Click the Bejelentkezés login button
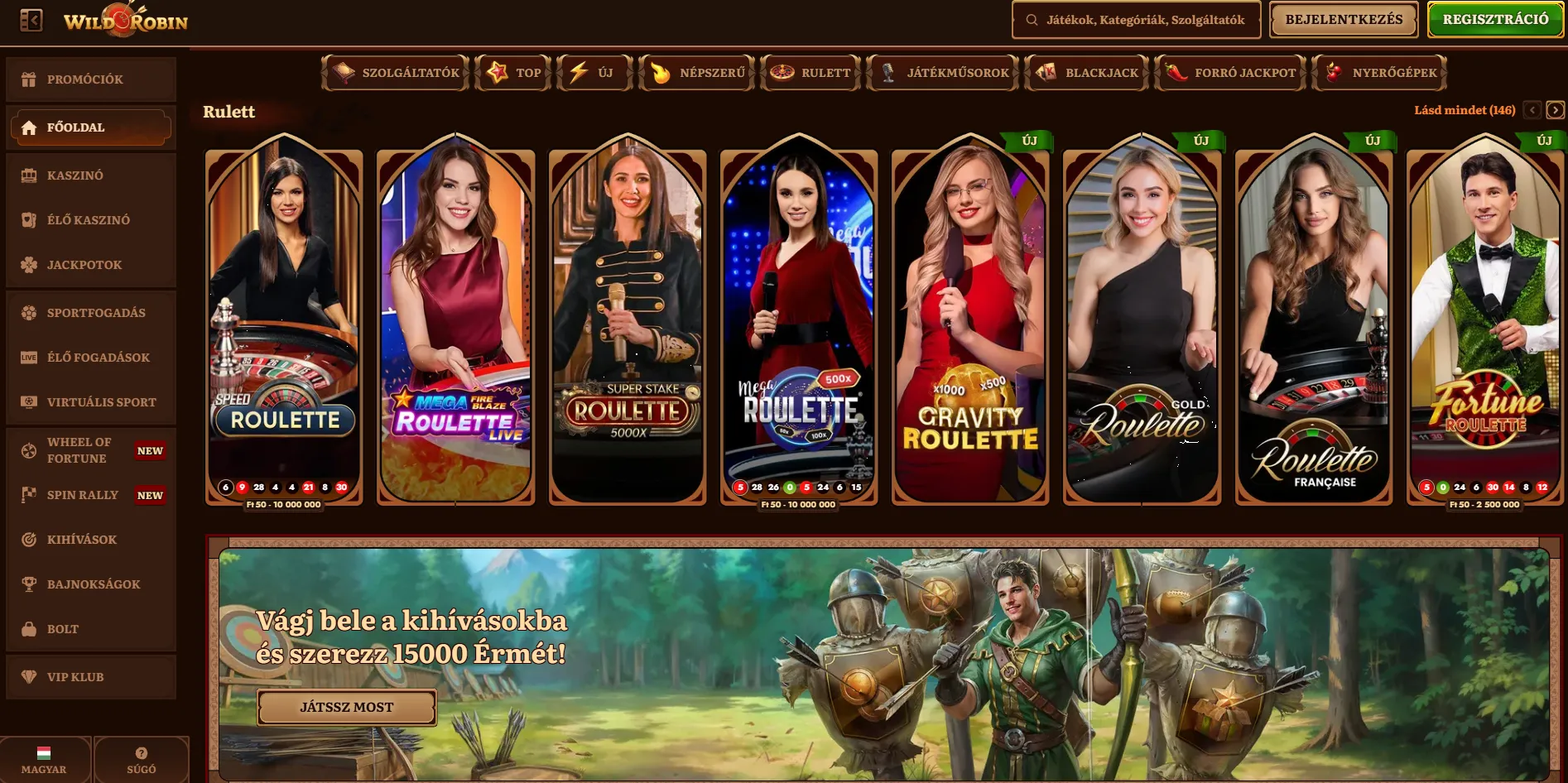The image size is (1568, 783). (x=1344, y=20)
